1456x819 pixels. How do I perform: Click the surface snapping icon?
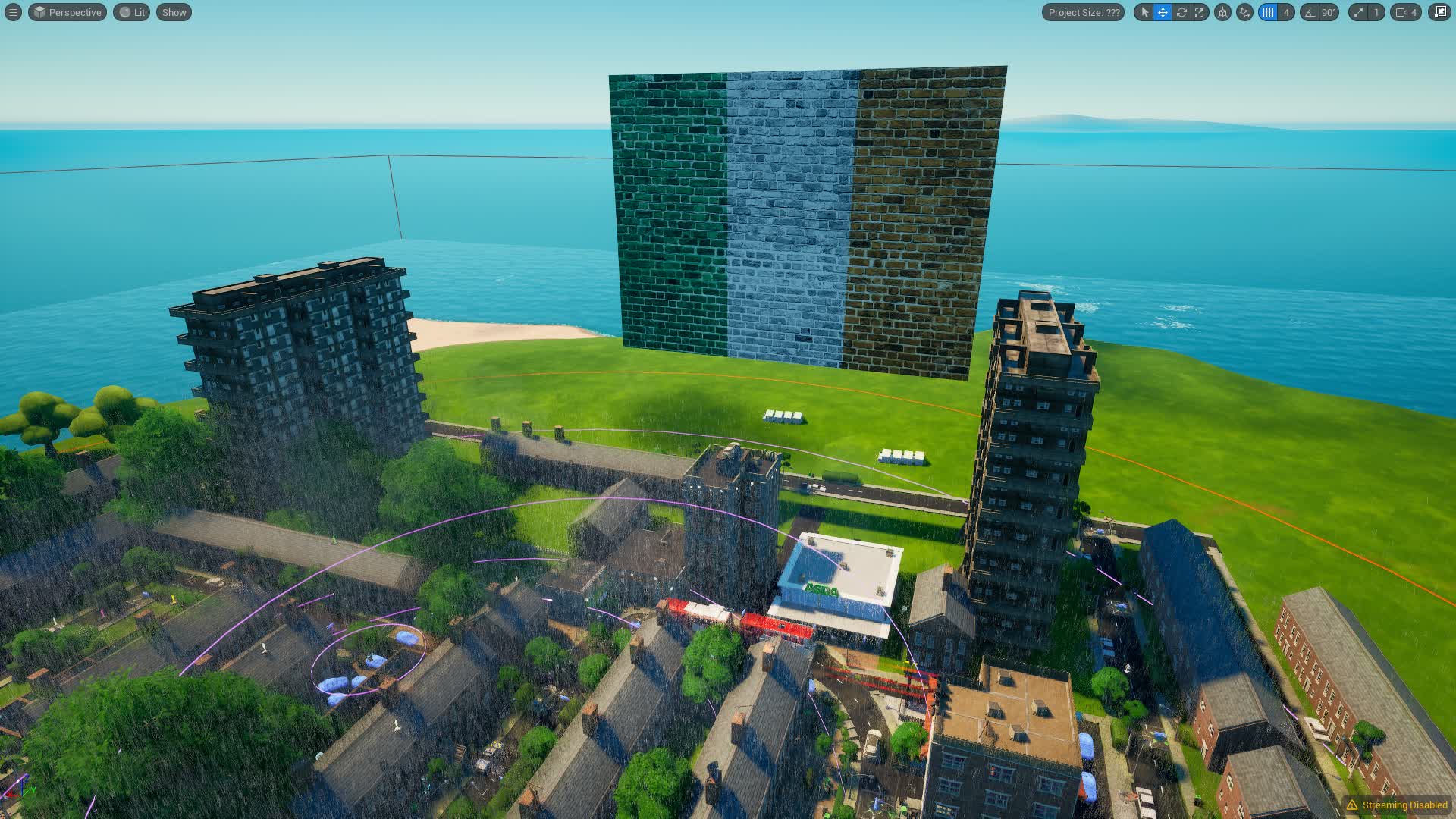tap(1244, 12)
